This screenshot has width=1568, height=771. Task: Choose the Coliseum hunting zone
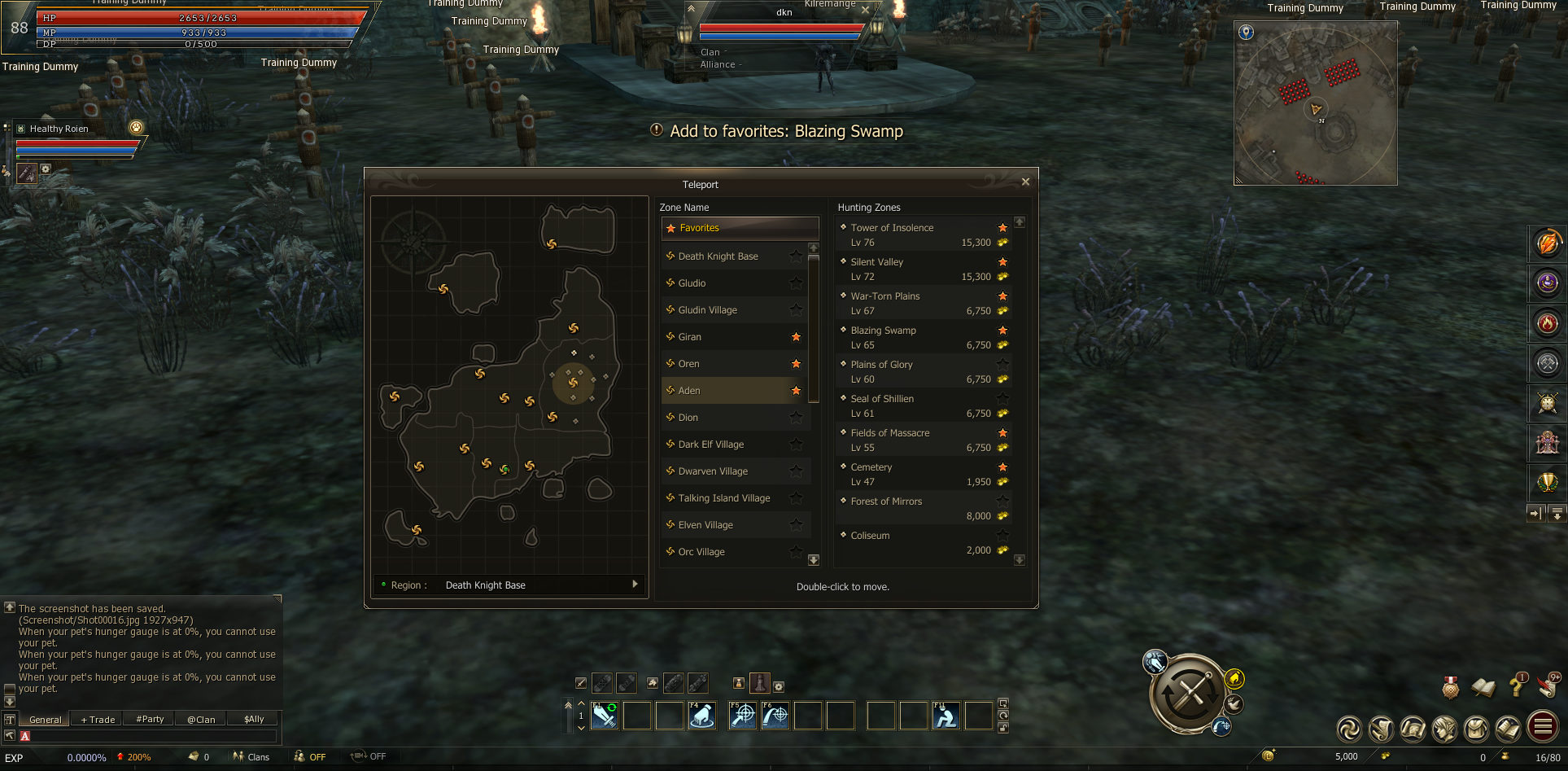870,536
